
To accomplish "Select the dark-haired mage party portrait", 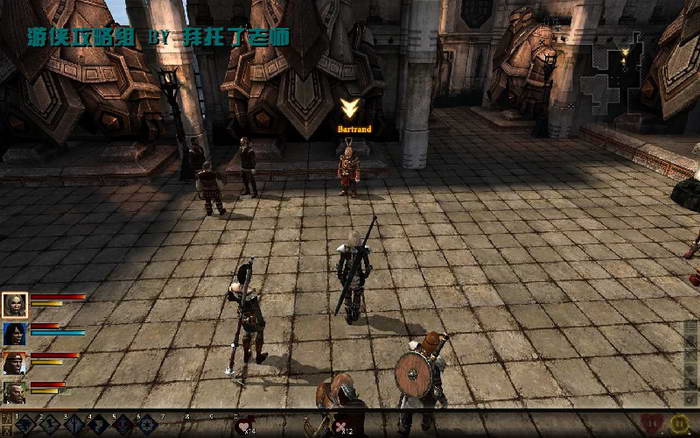I will [15, 334].
